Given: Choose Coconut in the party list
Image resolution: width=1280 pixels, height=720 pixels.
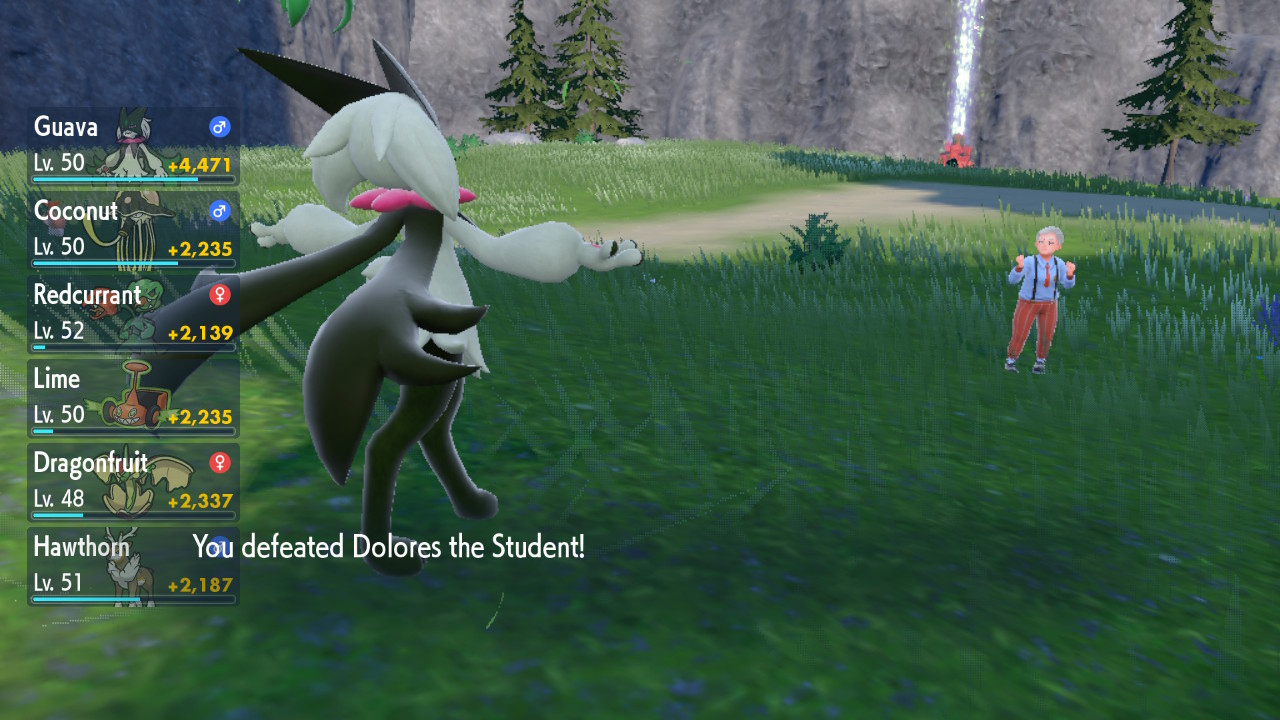Looking at the screenshot, I should [133, 230].
